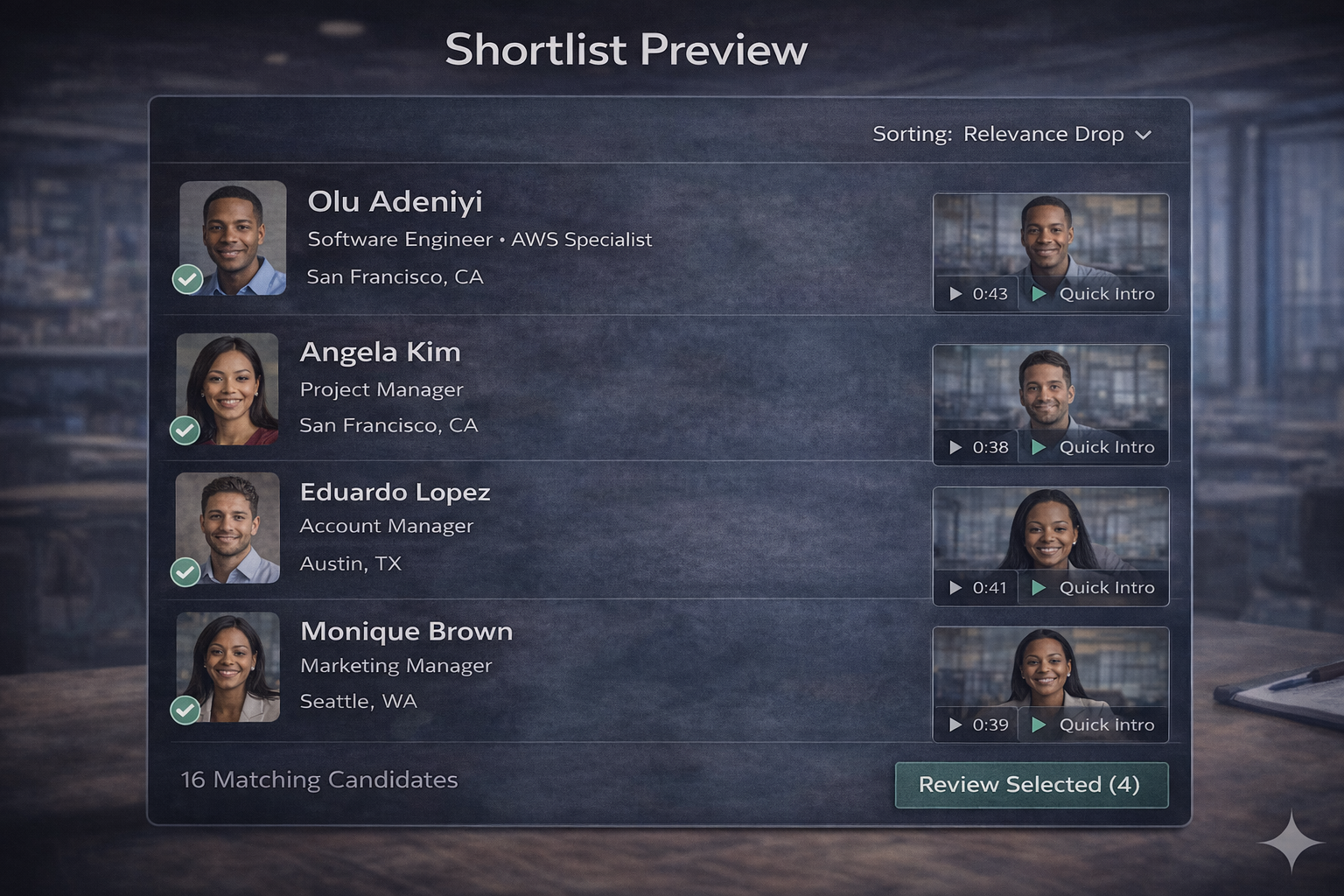Deselect Olu Adeniyi's candidate checkmark
The image size is (1344, 896).
tap(187, 279)
